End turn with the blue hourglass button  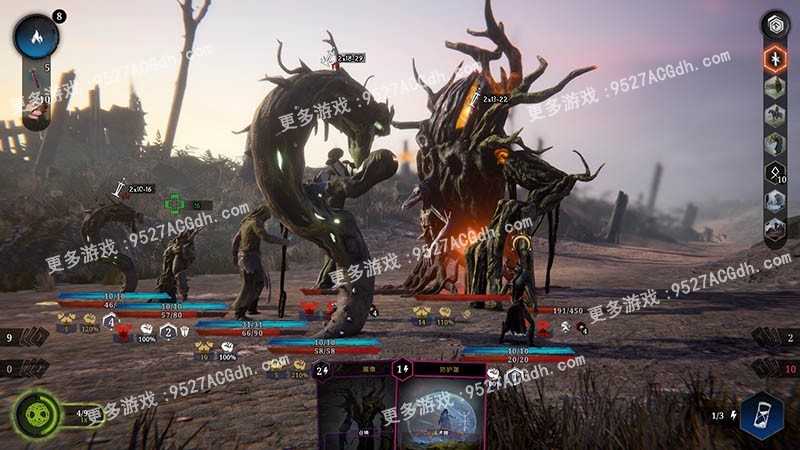click(x=761, y=415)
